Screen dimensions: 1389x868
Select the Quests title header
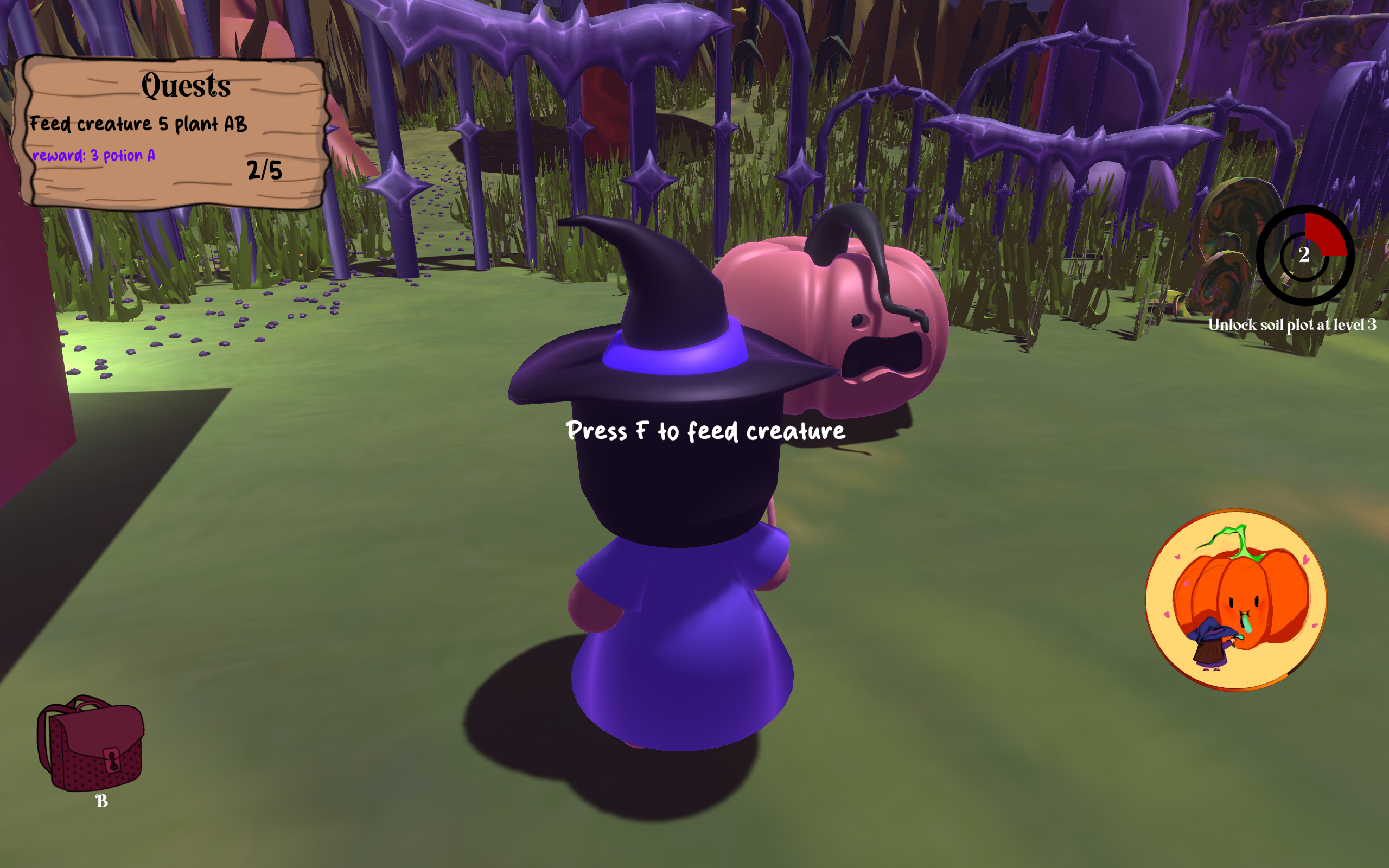coord(186,87)
